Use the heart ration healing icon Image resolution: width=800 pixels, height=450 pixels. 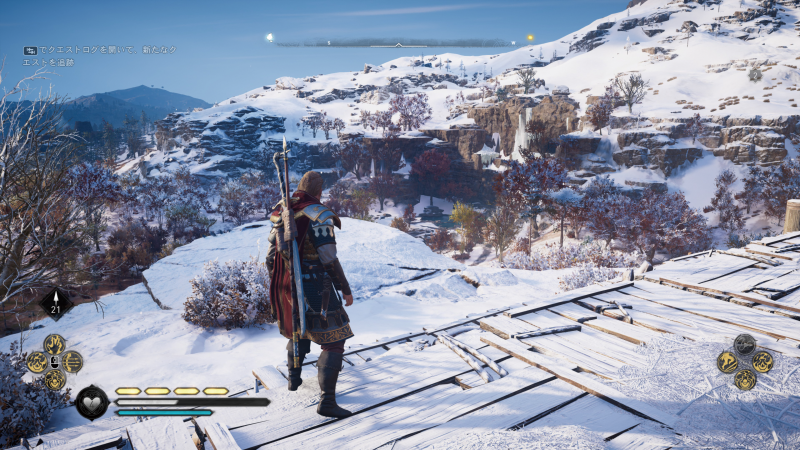pyautogui.click(x=91, y=402)
